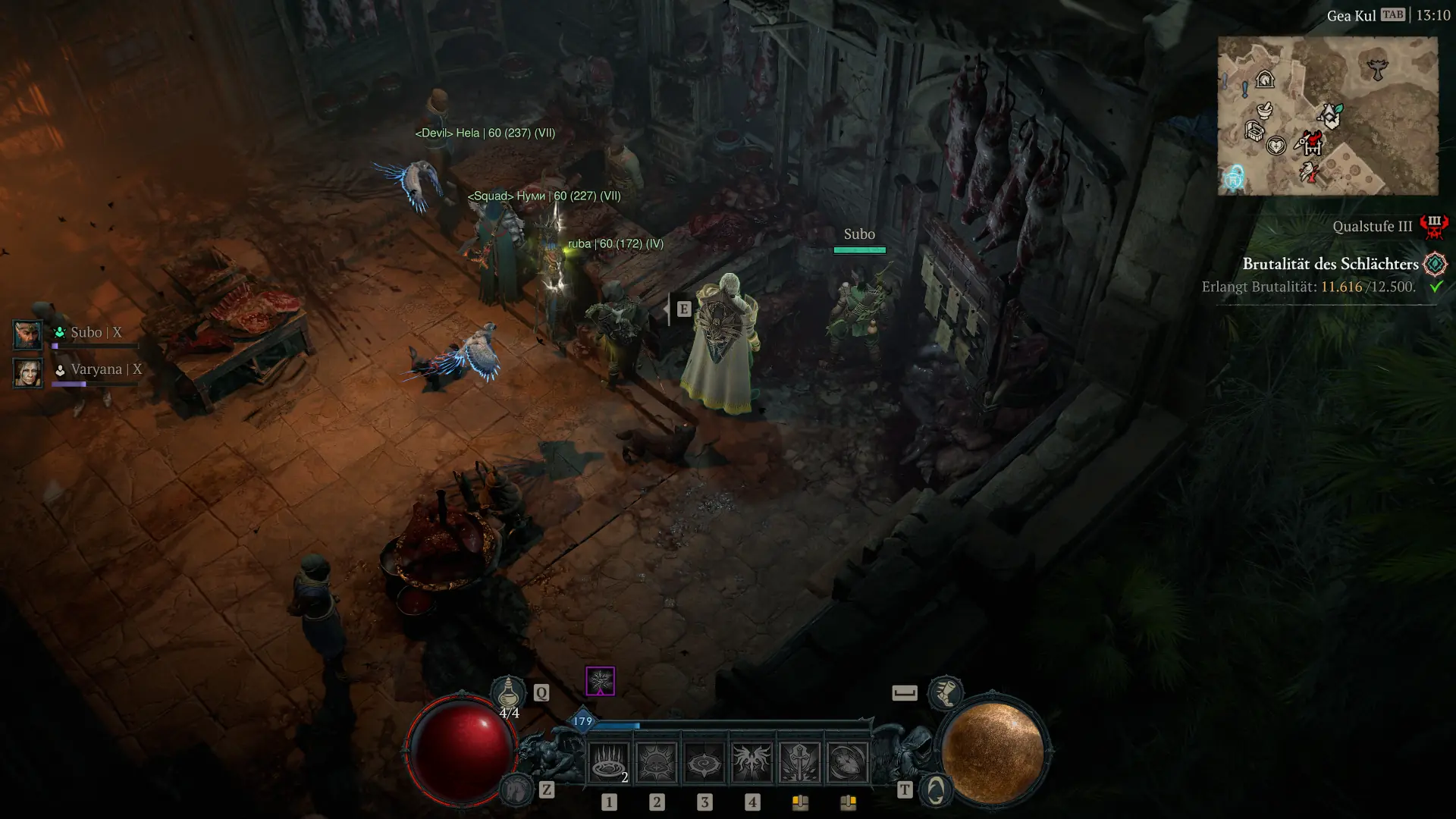Select the first skill in slot 1
The height and width of the screenshot is (819, 1456).
click(607, 763)
